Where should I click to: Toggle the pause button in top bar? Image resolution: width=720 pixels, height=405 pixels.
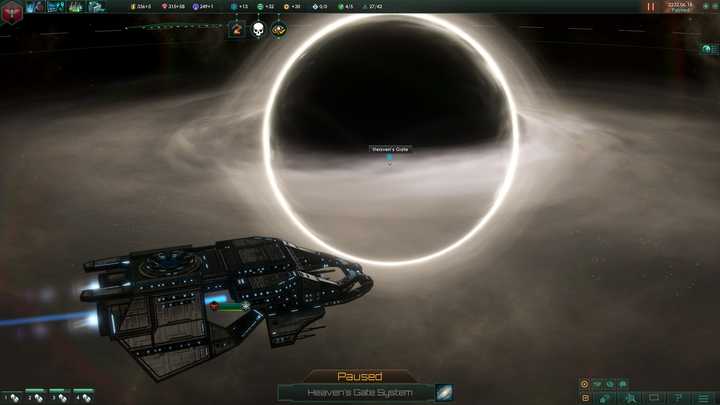[651, 6]
